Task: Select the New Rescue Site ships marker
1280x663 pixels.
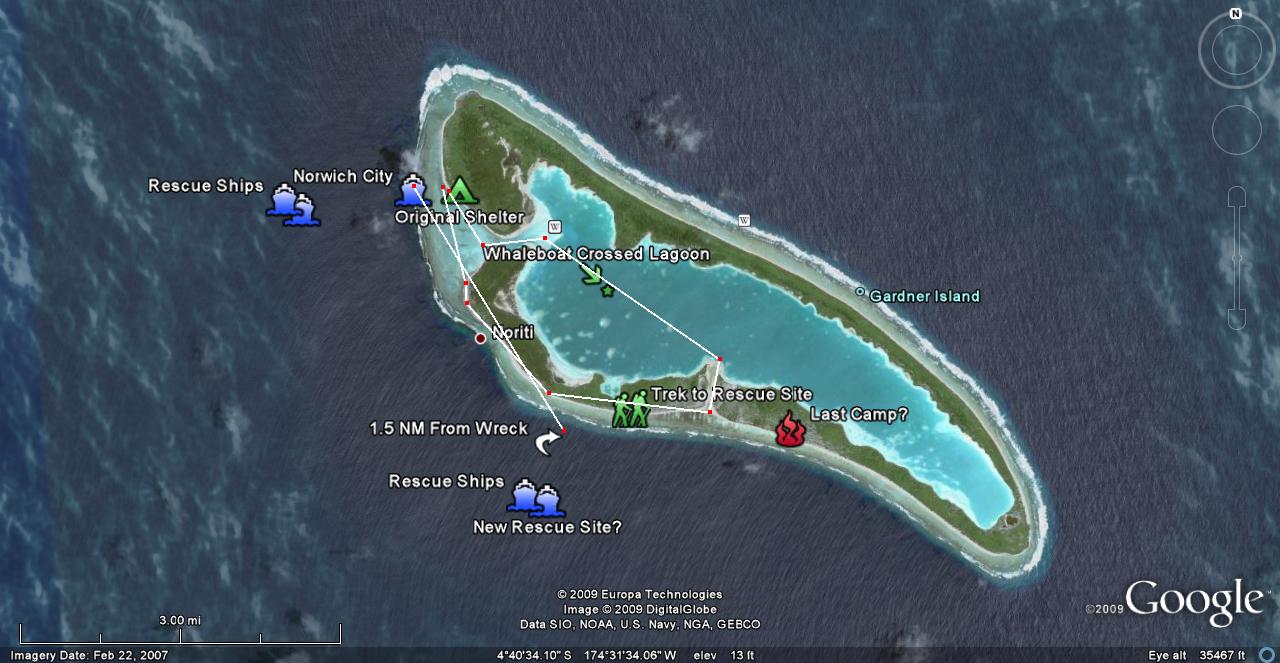Action: [536, 498]
